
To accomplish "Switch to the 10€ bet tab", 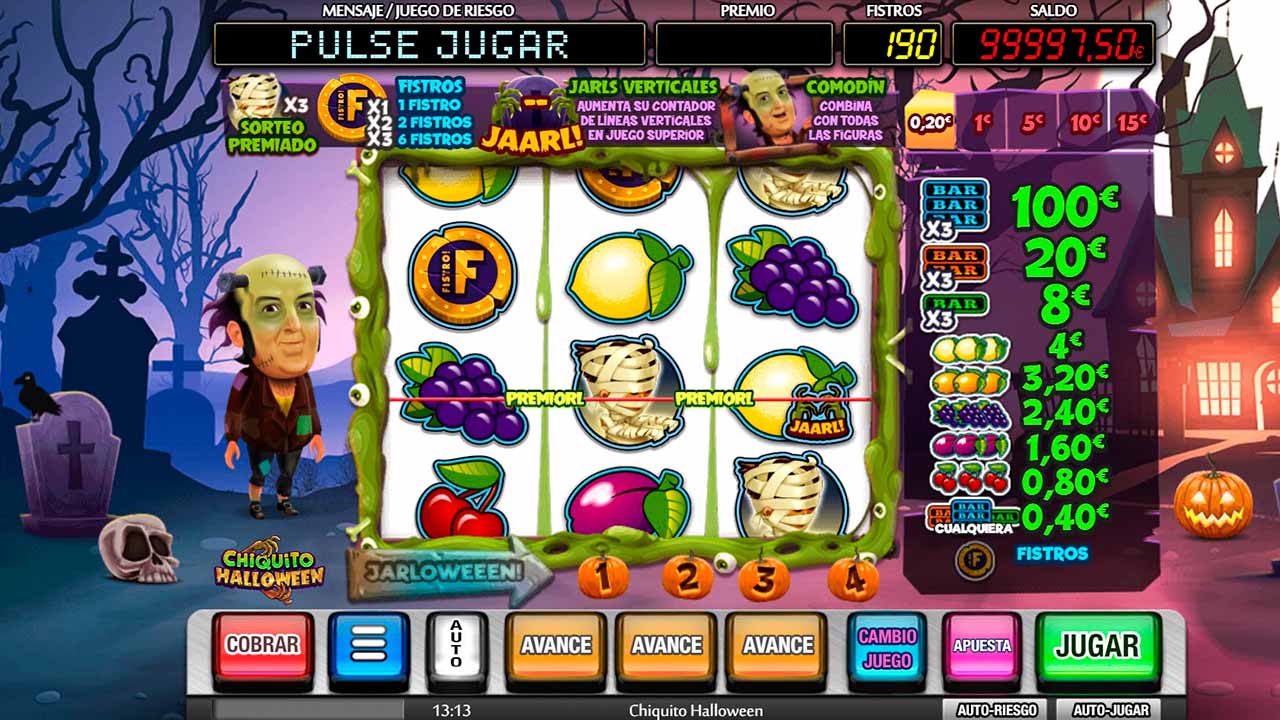I will (1084, 123).
